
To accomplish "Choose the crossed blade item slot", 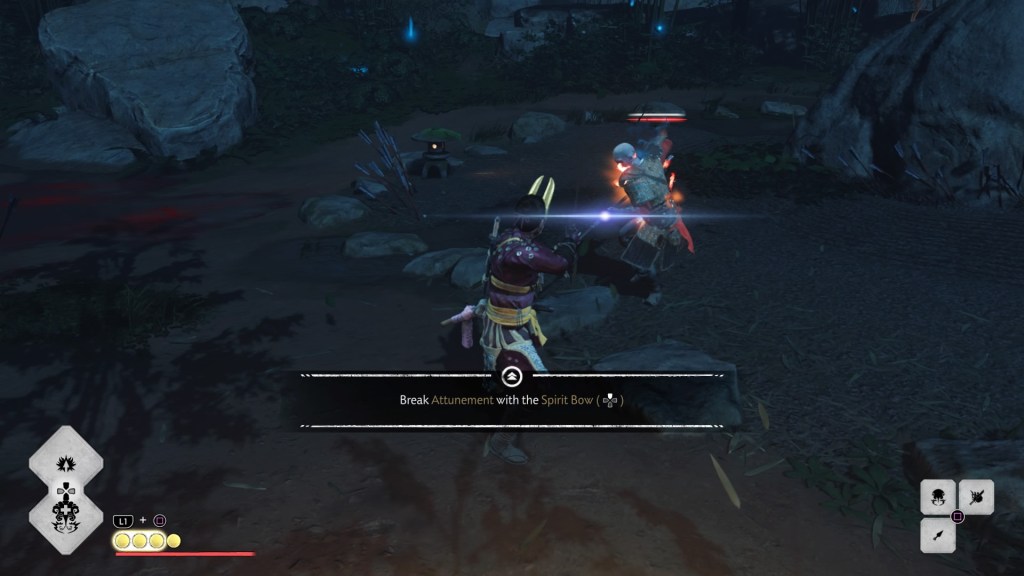I will (x=976, y=497).
